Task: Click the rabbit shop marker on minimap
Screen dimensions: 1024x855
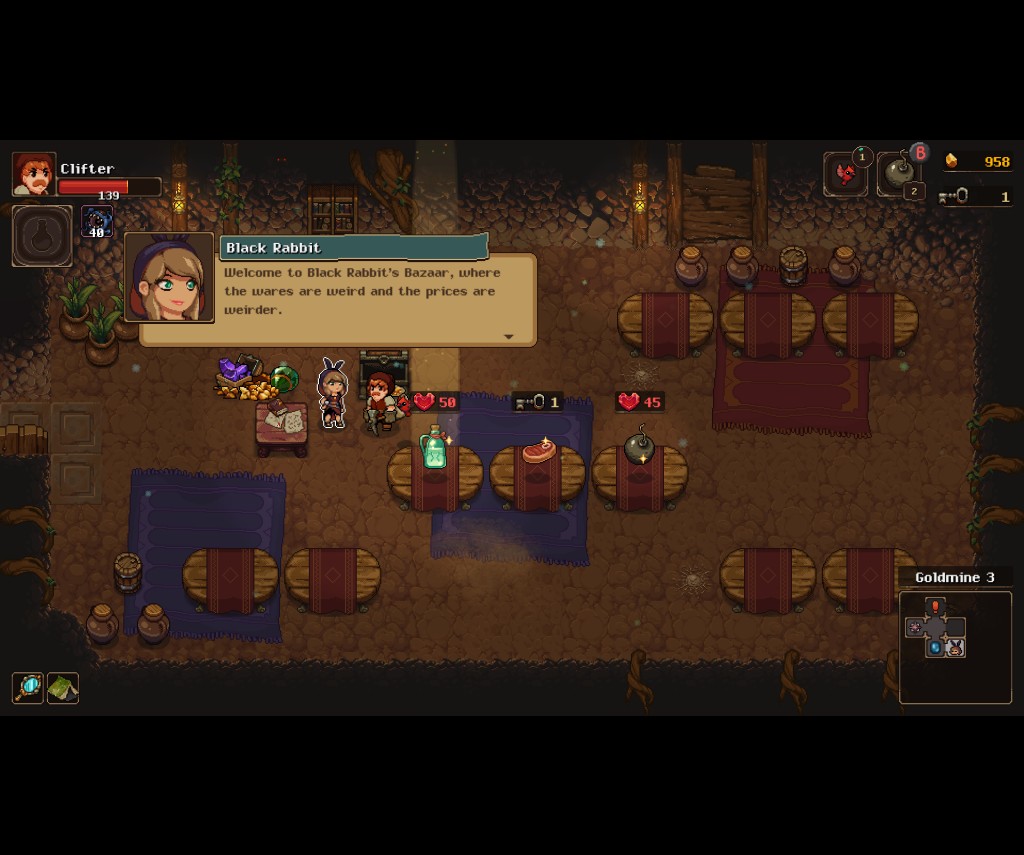Action: pos(955,648)
